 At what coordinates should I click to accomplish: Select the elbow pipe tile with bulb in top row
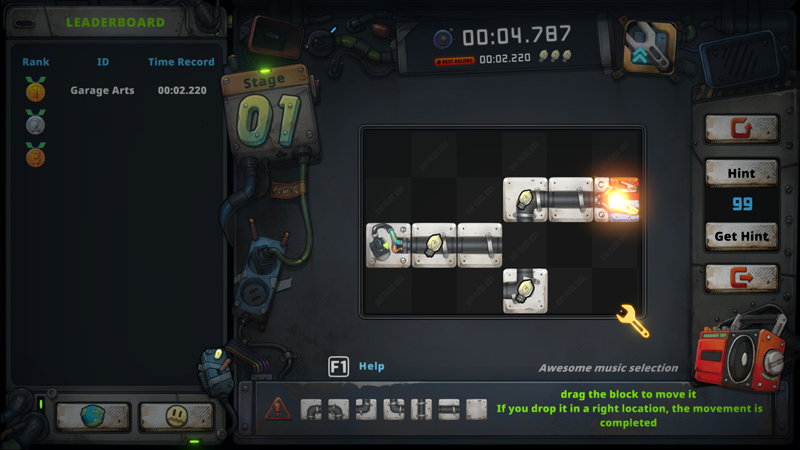click(x=525, y=199)
